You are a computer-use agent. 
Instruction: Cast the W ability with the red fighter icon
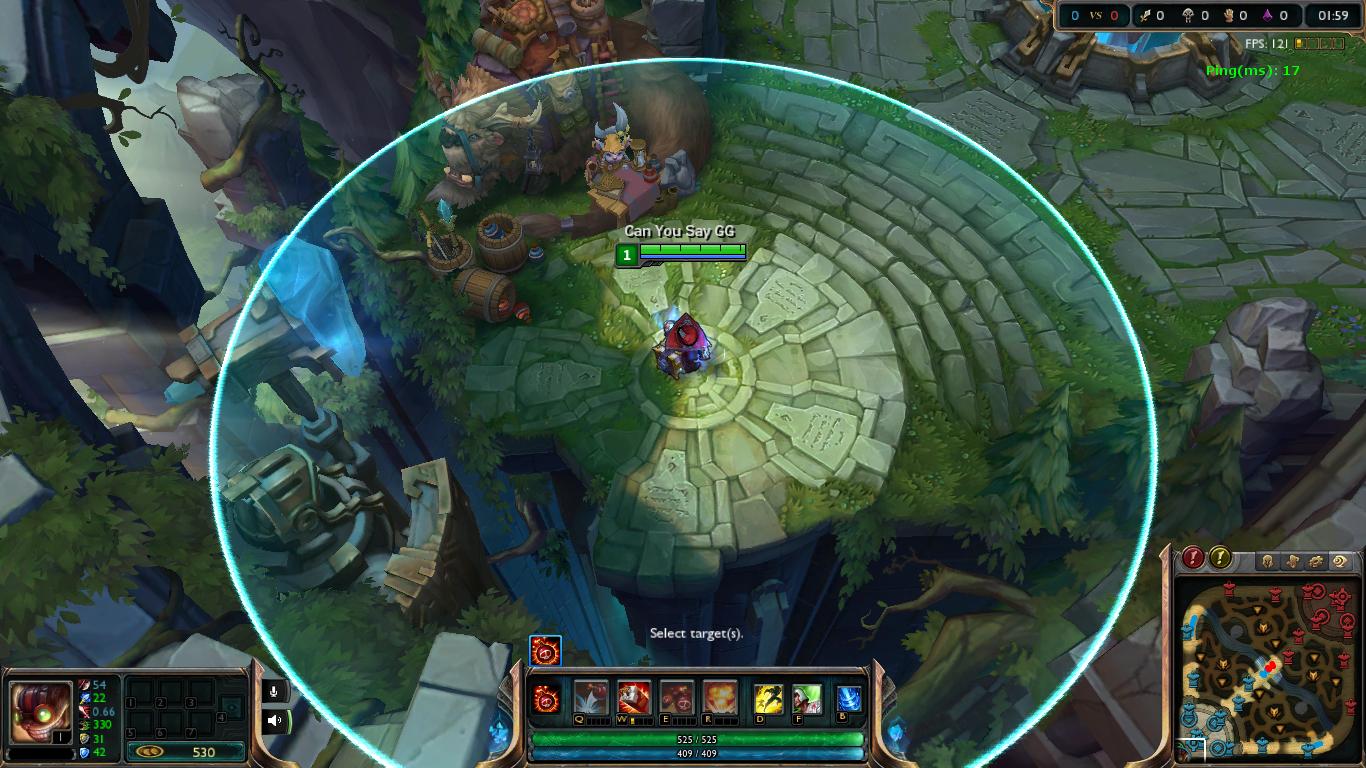634,696
